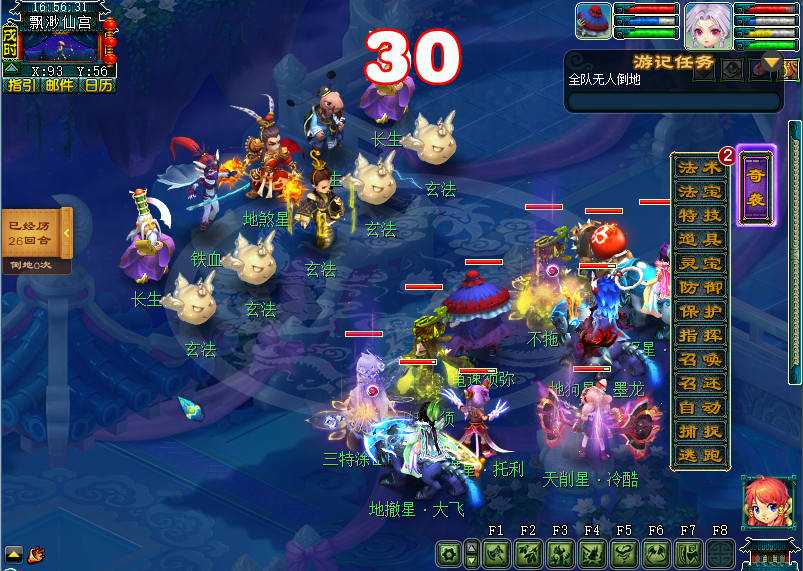Open the 道具 item menu
The height and width of the screenshot is (571, 803).
point(699,239)
